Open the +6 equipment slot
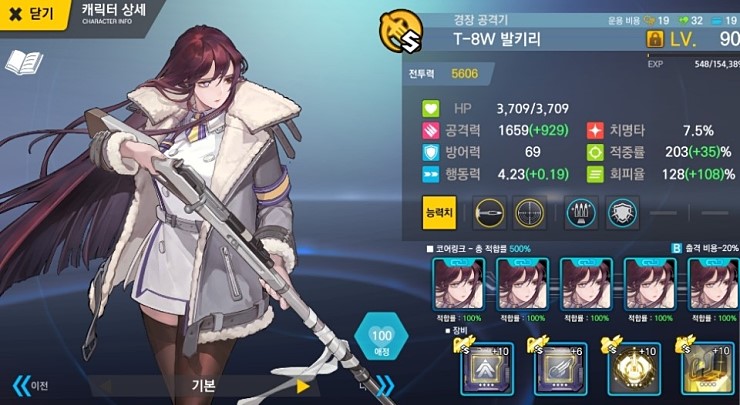Image resolution: width=740 pixels, height=405 pixels. pyautogui.click(x=560, y=369)
